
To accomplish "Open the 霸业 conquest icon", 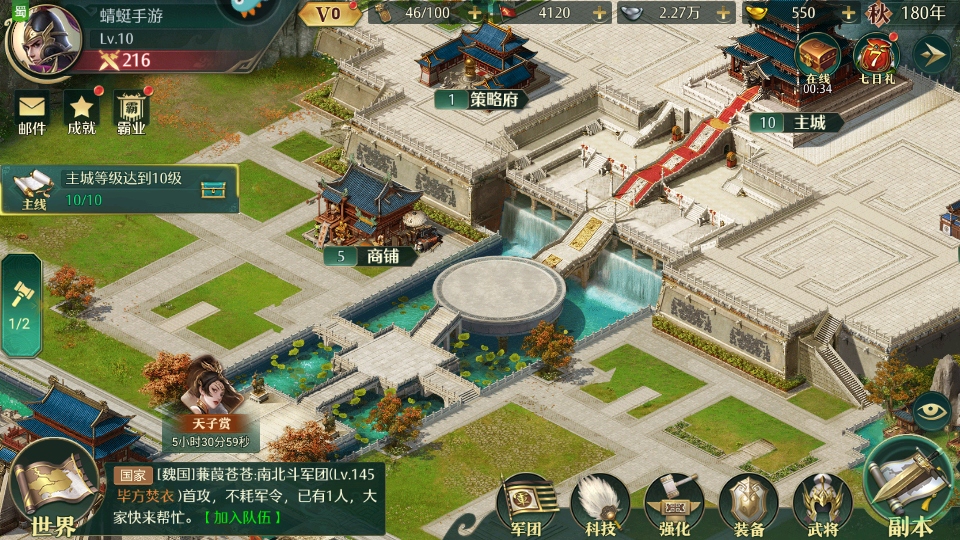I will coord(131,112).
